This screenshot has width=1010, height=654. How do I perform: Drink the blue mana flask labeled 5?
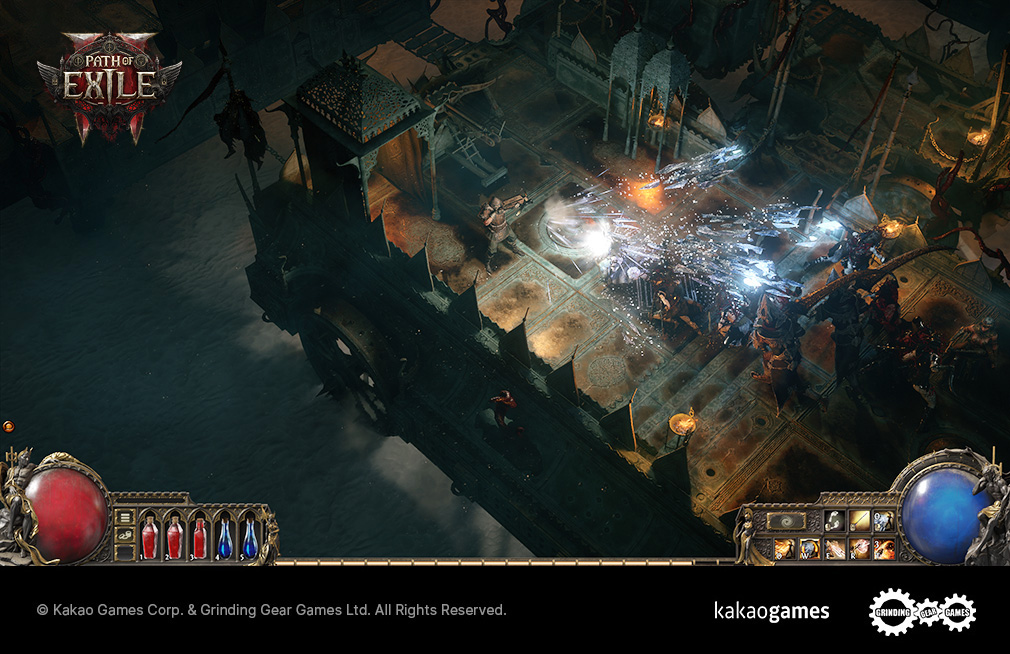(249, 537)
